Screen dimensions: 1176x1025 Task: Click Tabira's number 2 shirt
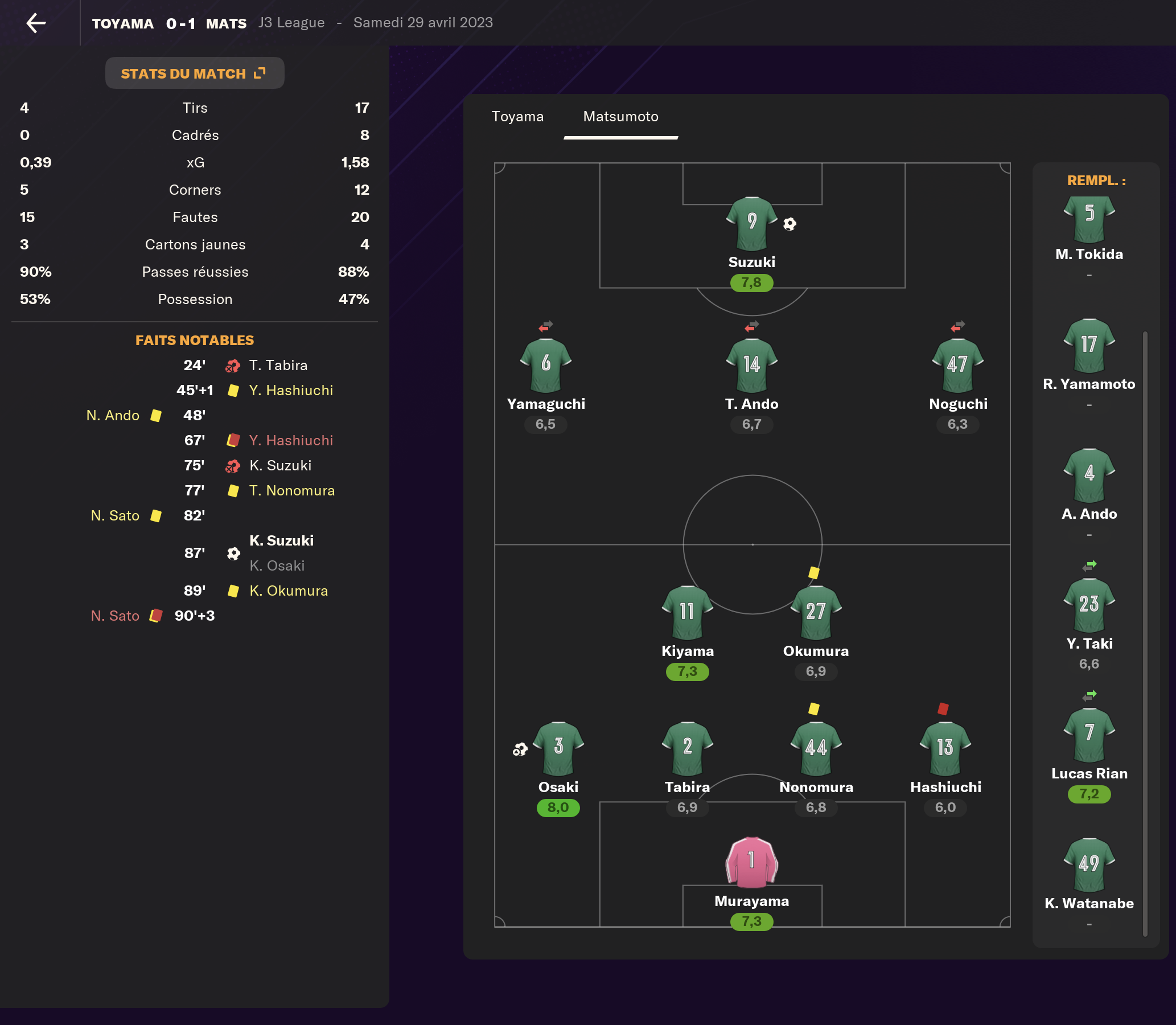687,749
